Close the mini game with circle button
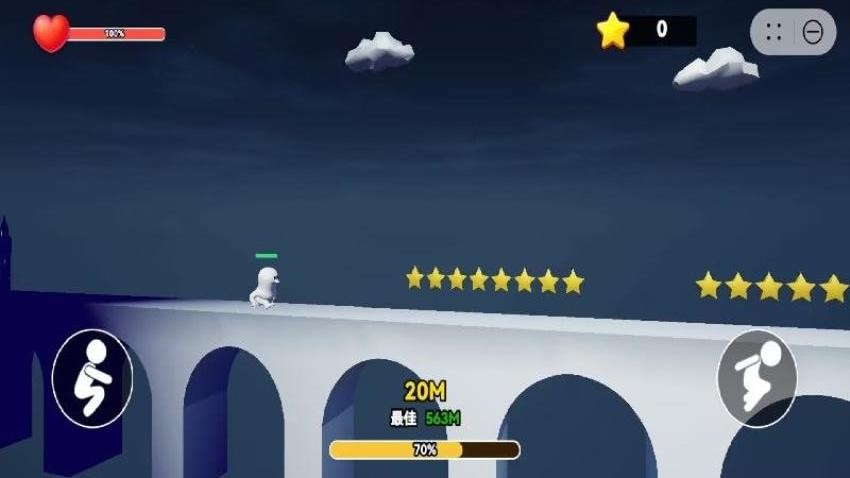The height and width of the screenshot is (478, 850). 813,32
